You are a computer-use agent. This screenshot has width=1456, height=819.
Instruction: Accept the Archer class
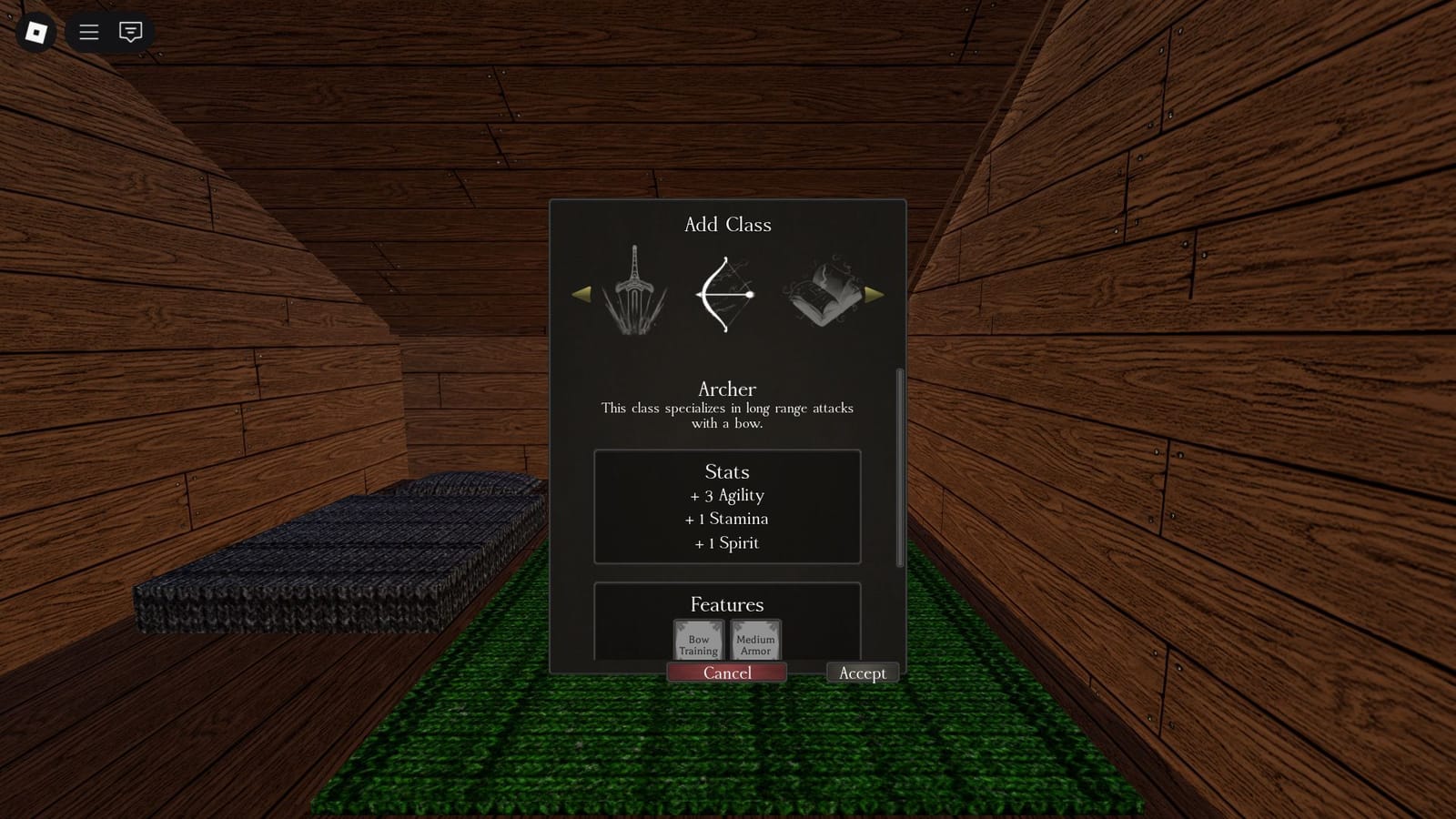pyautogui.click(x=861, y=672)
